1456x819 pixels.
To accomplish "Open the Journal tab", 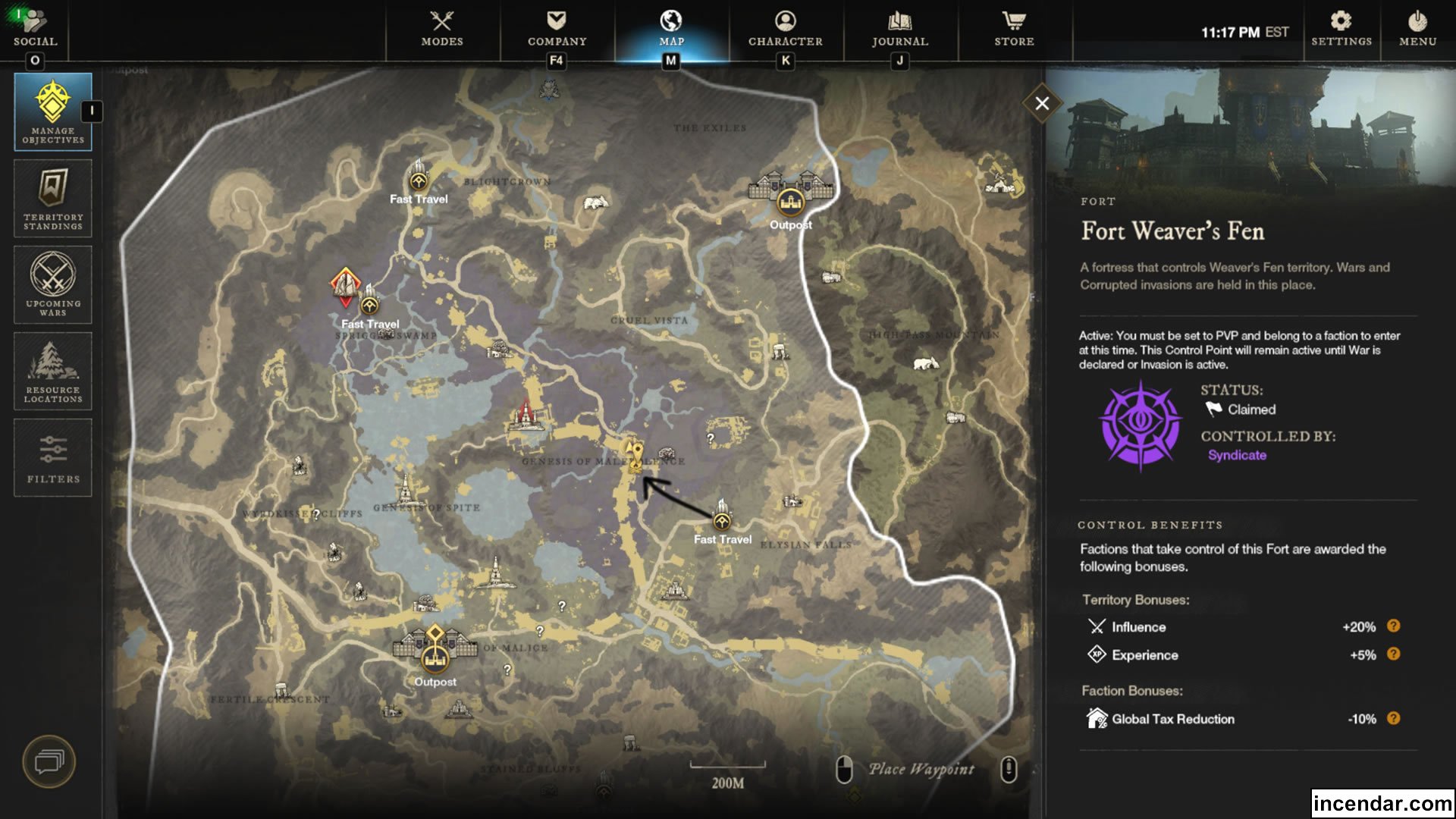I will (901, 30).
